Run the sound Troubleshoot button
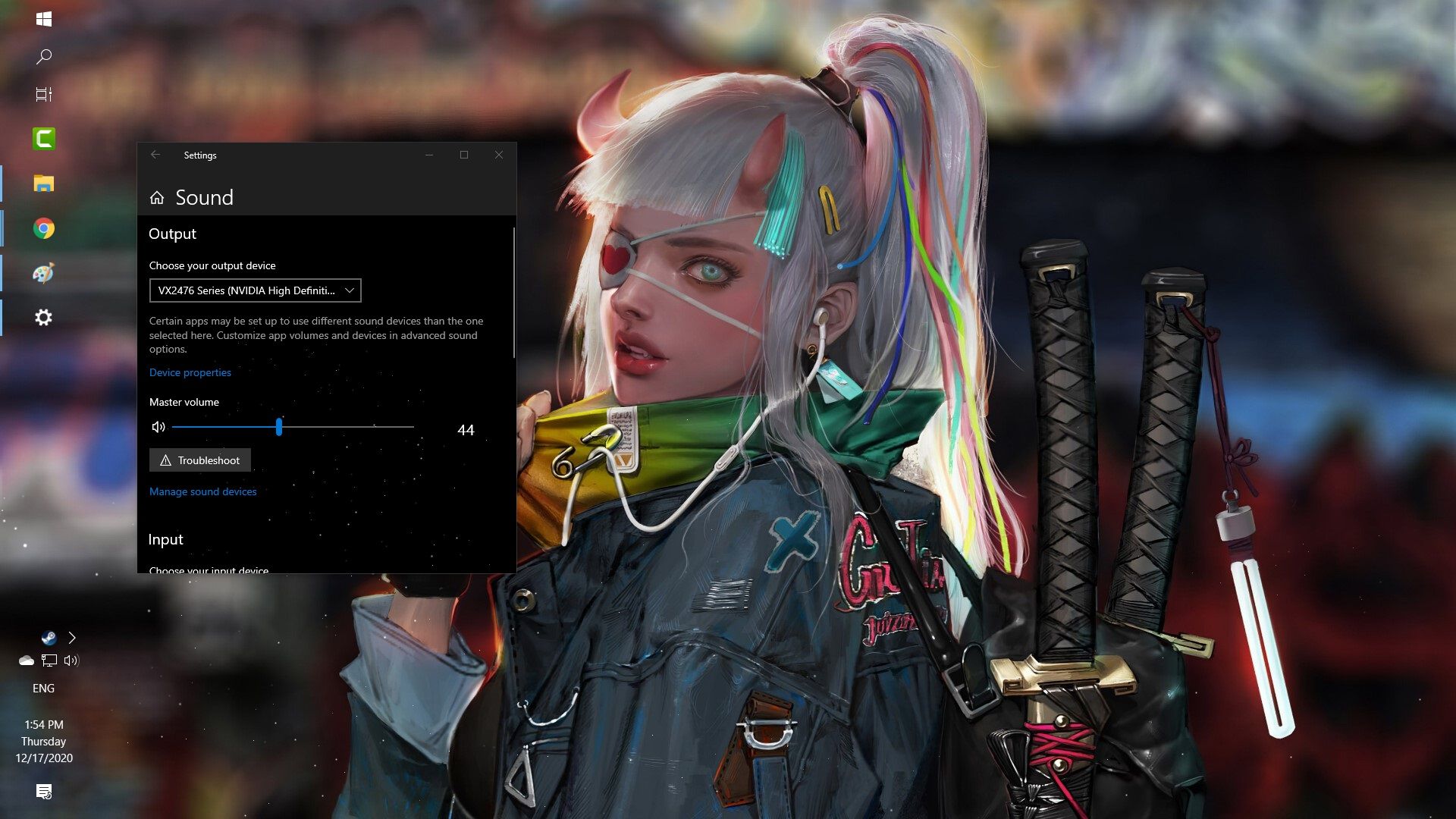The width and height of the screenshot is (1456, 819). tap(200, 460)
